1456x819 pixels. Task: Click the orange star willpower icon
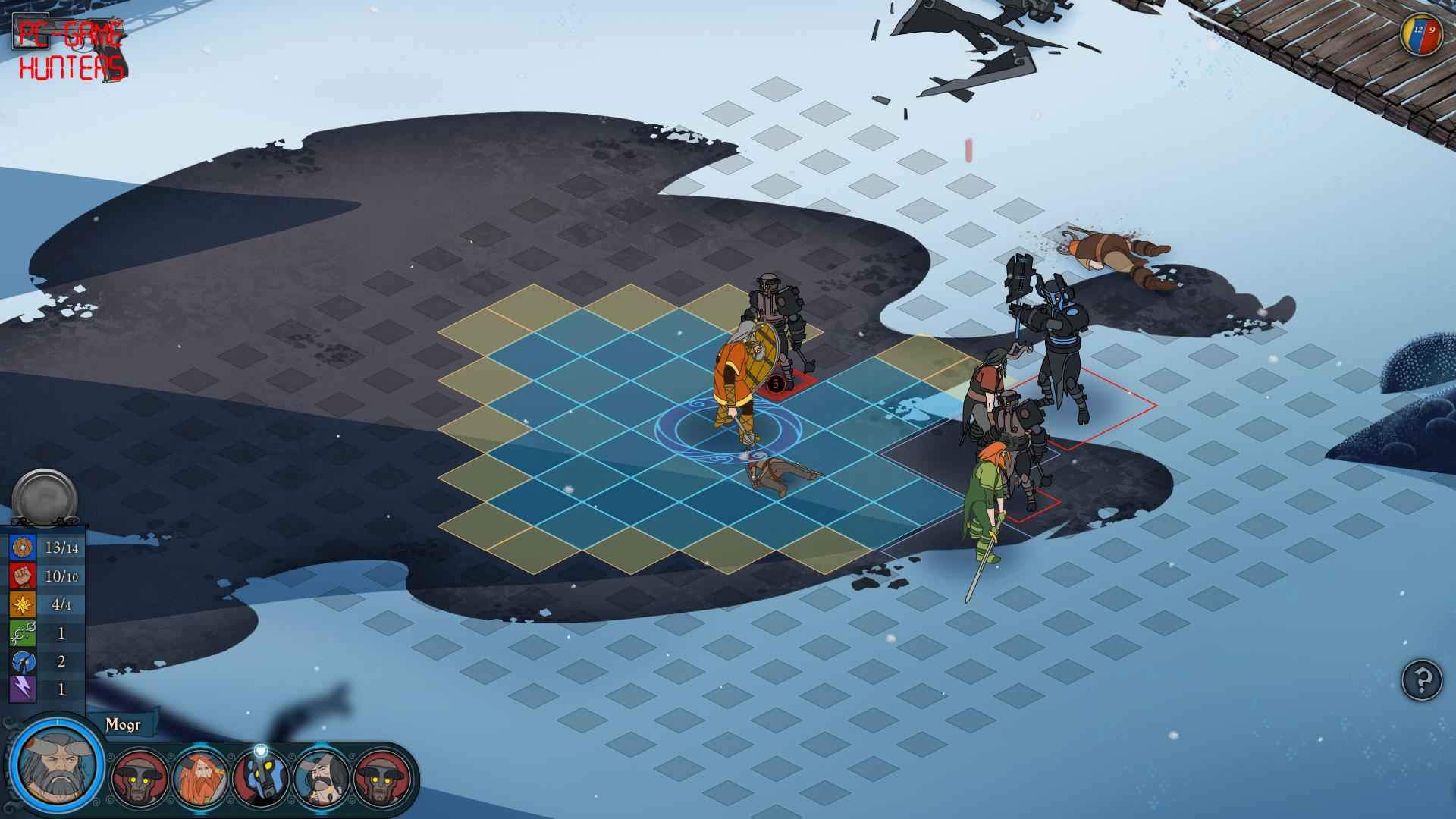23,604
